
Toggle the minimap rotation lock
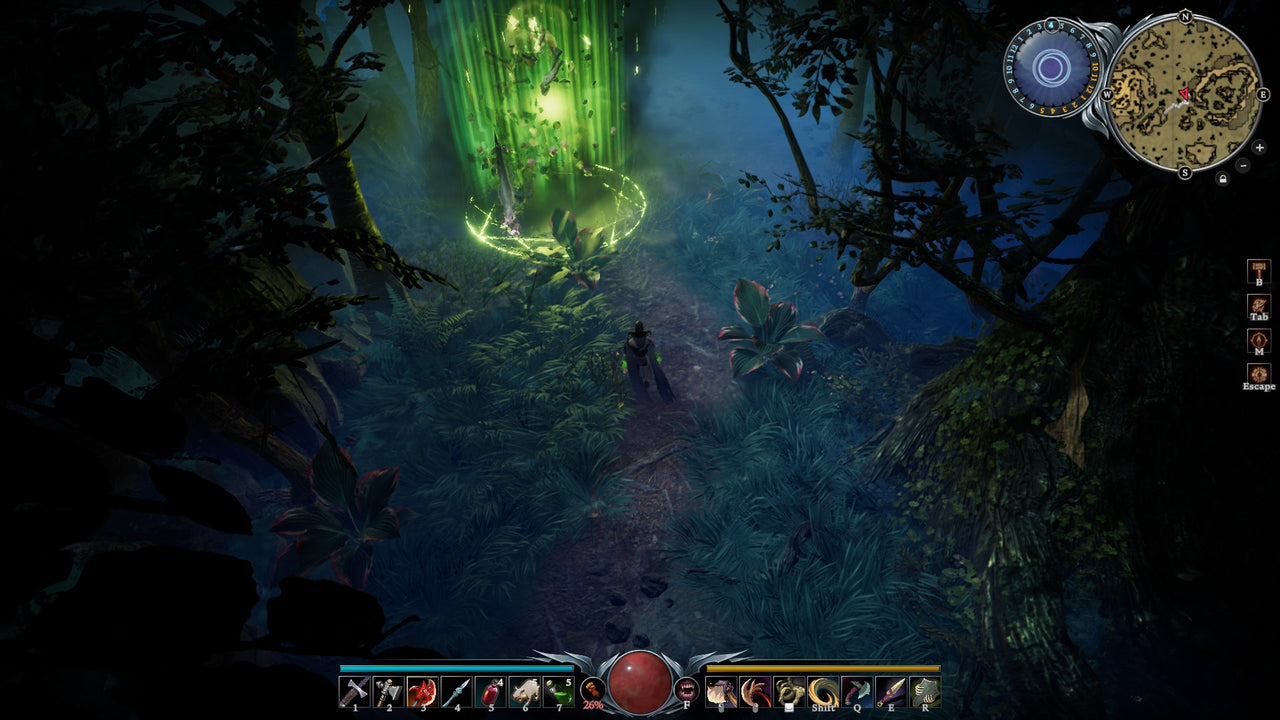(1224, 177)
